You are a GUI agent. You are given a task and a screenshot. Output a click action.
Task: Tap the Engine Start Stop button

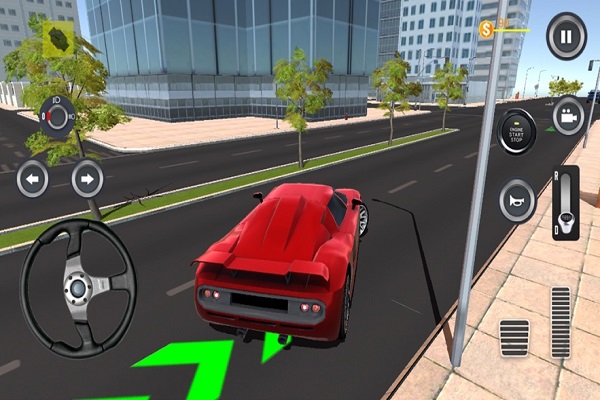pos(517,131)
